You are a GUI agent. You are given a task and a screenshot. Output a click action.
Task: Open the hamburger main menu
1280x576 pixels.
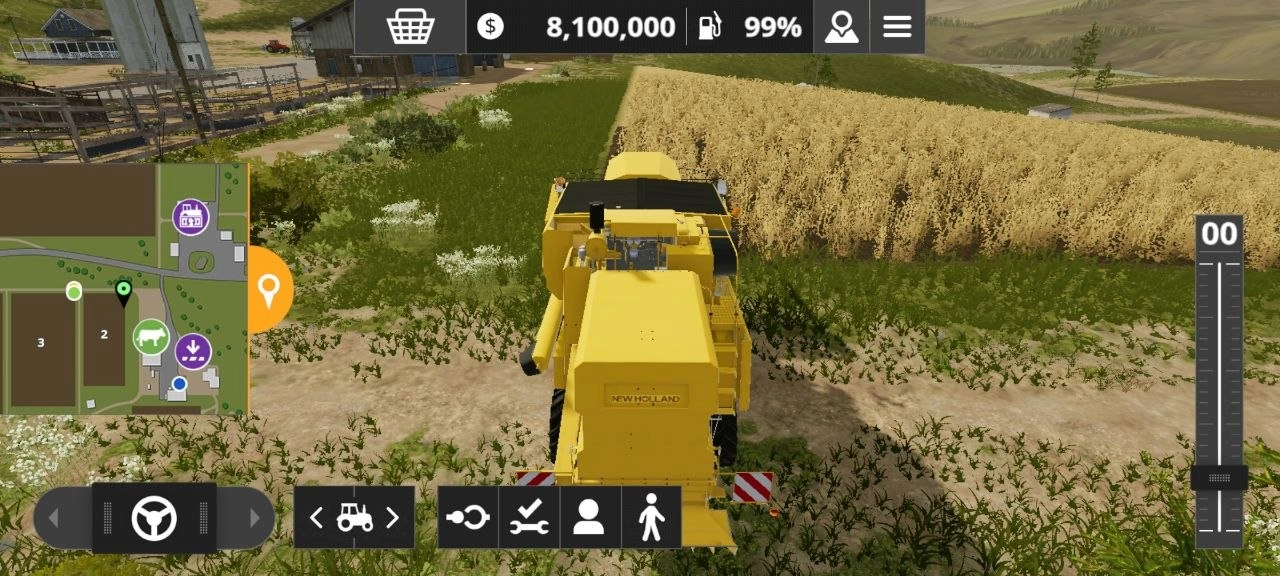click(897, 27)
